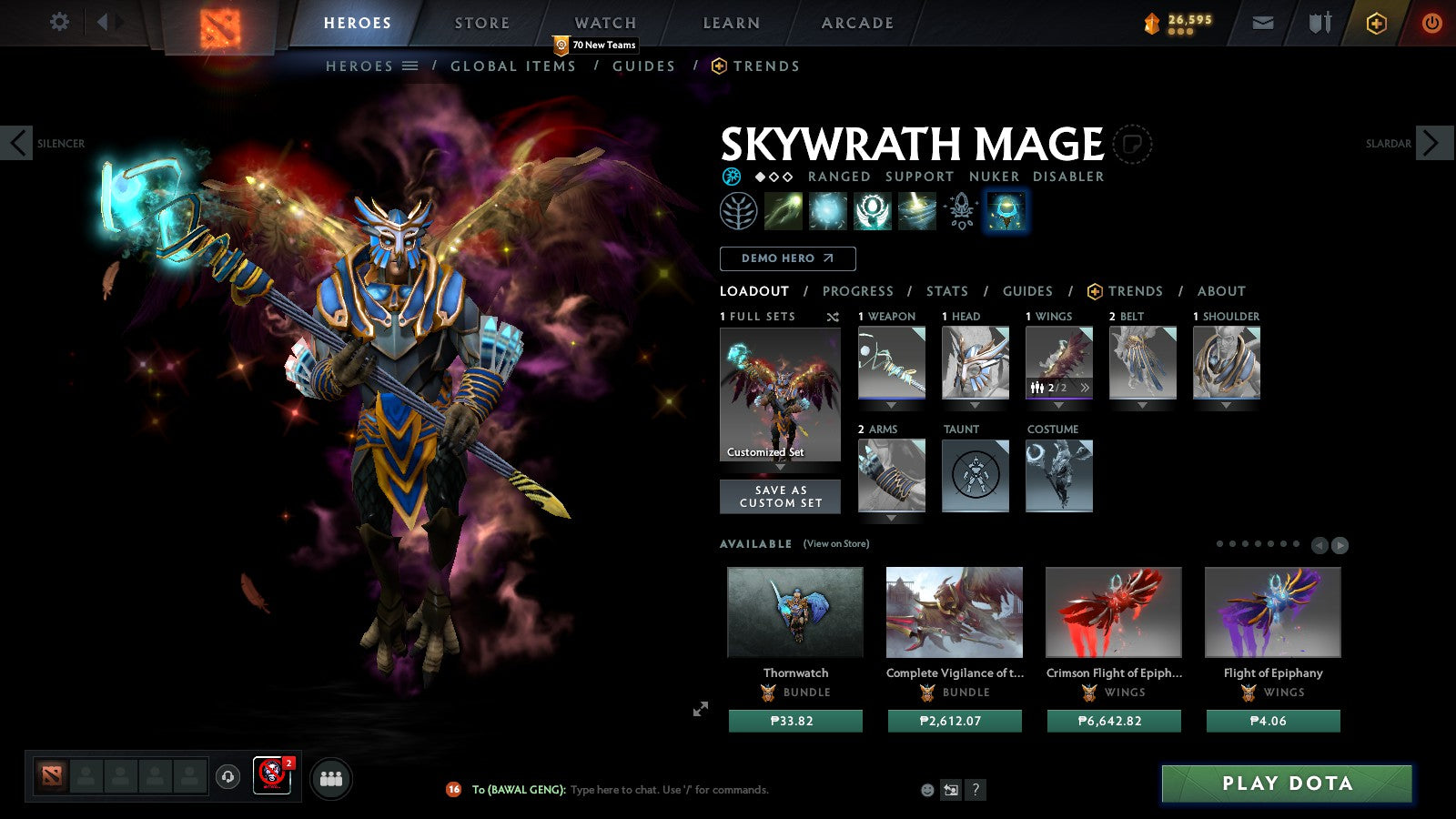Image resolution: width=1456 pixels, height=819 pixels.
Task: Open the notifications envelope icon
Action: coord(1262,22)
